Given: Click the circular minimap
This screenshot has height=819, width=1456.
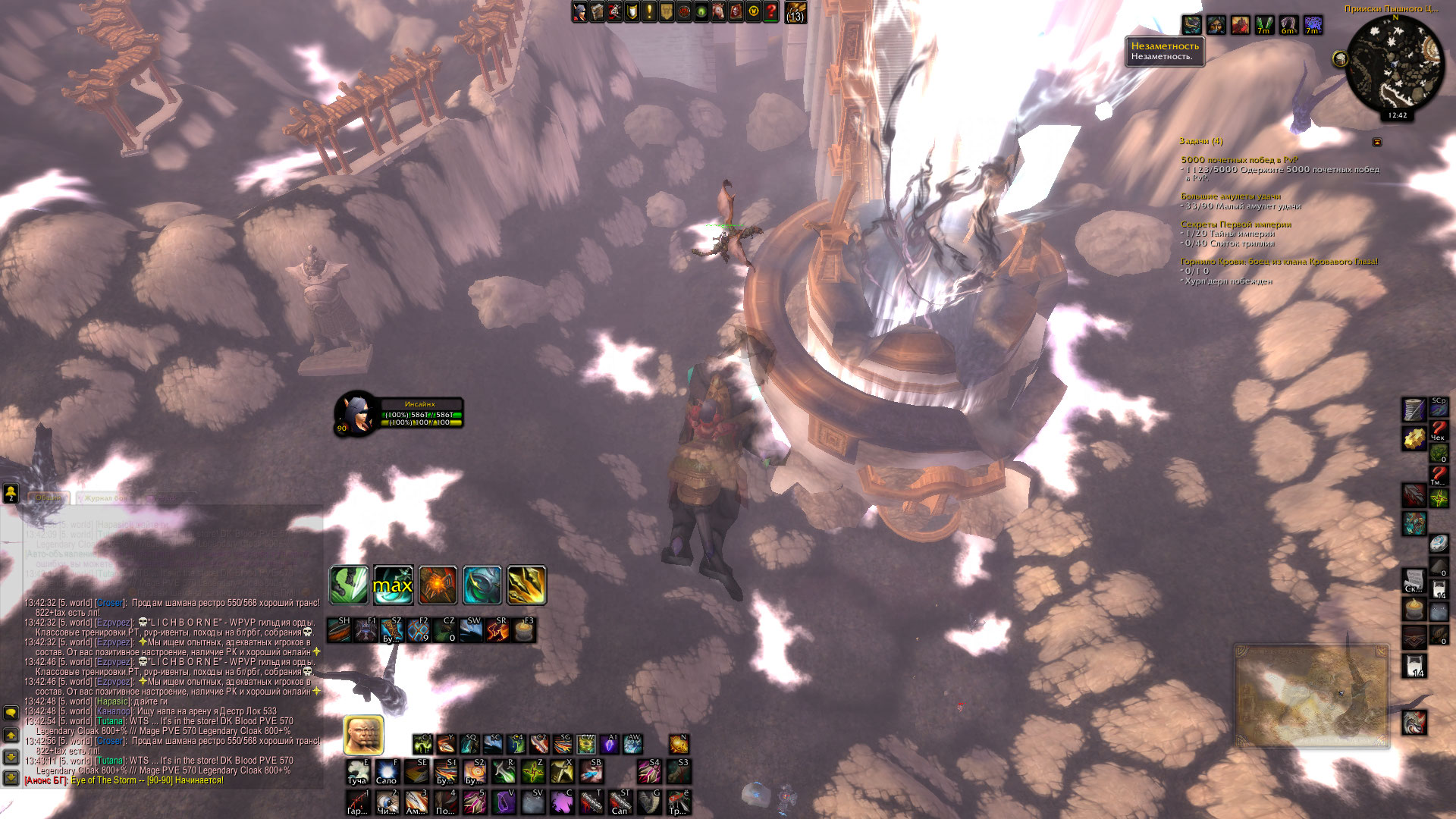Looking at the screenshot, I should [1395, 64].
